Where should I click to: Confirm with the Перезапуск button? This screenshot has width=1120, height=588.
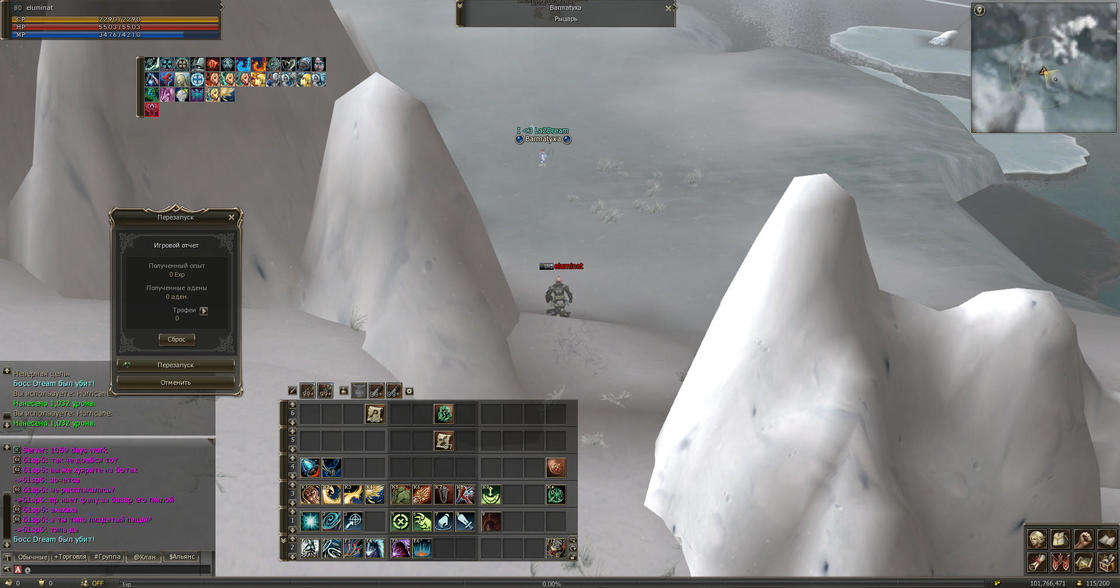176,365
